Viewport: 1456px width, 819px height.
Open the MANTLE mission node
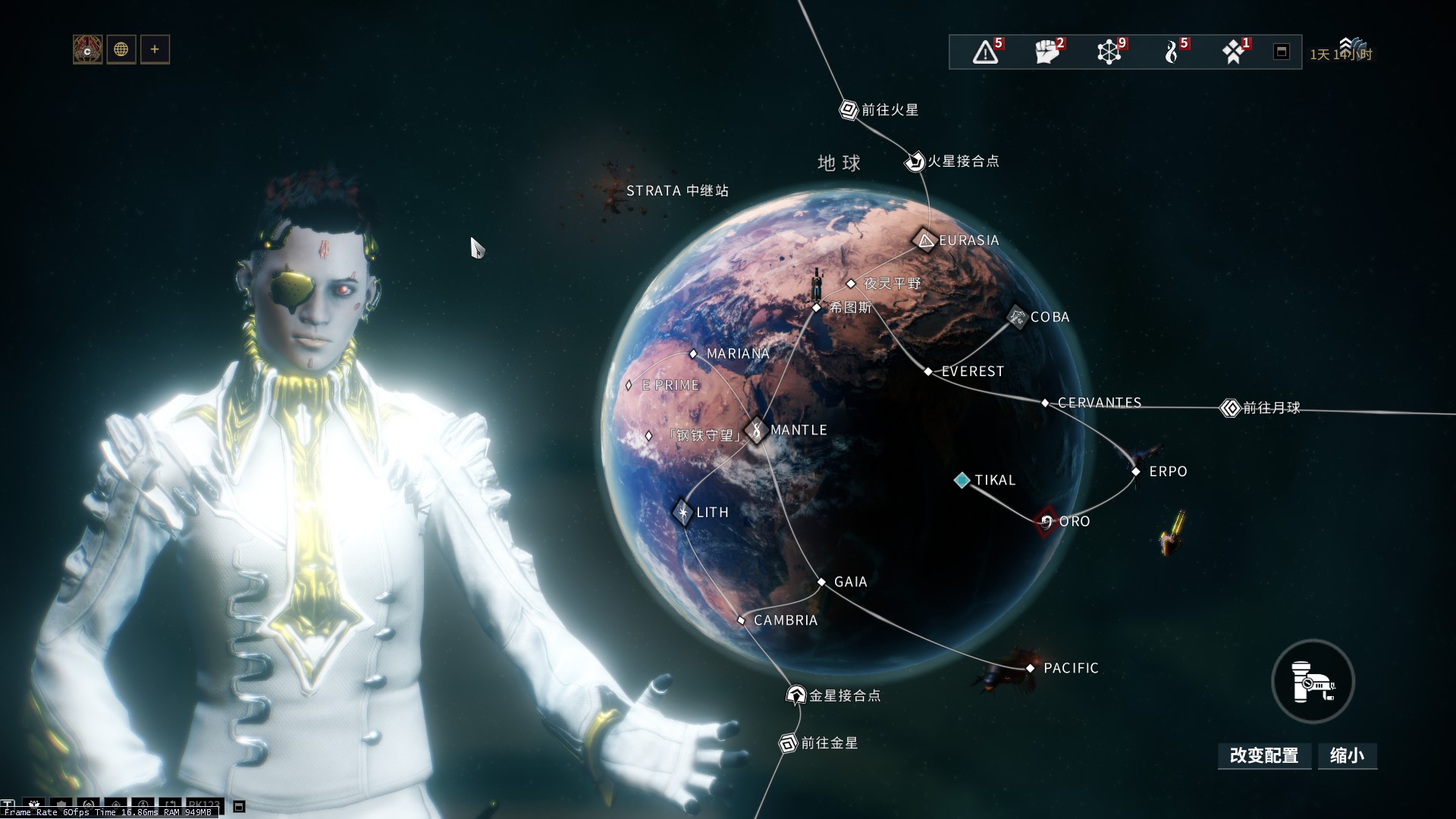point(756,430)
